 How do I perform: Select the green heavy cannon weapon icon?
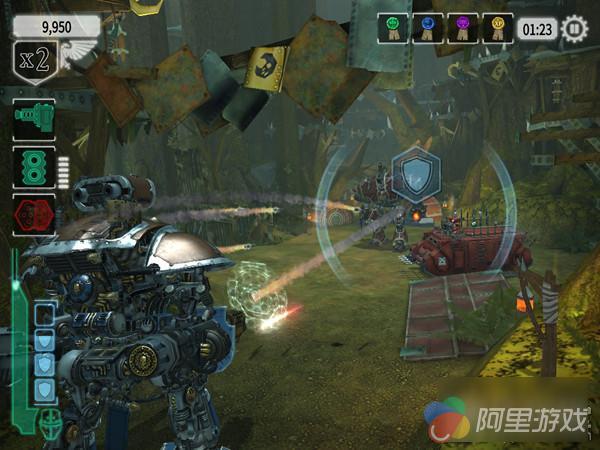pyautogui.click(x=33, y=119)
